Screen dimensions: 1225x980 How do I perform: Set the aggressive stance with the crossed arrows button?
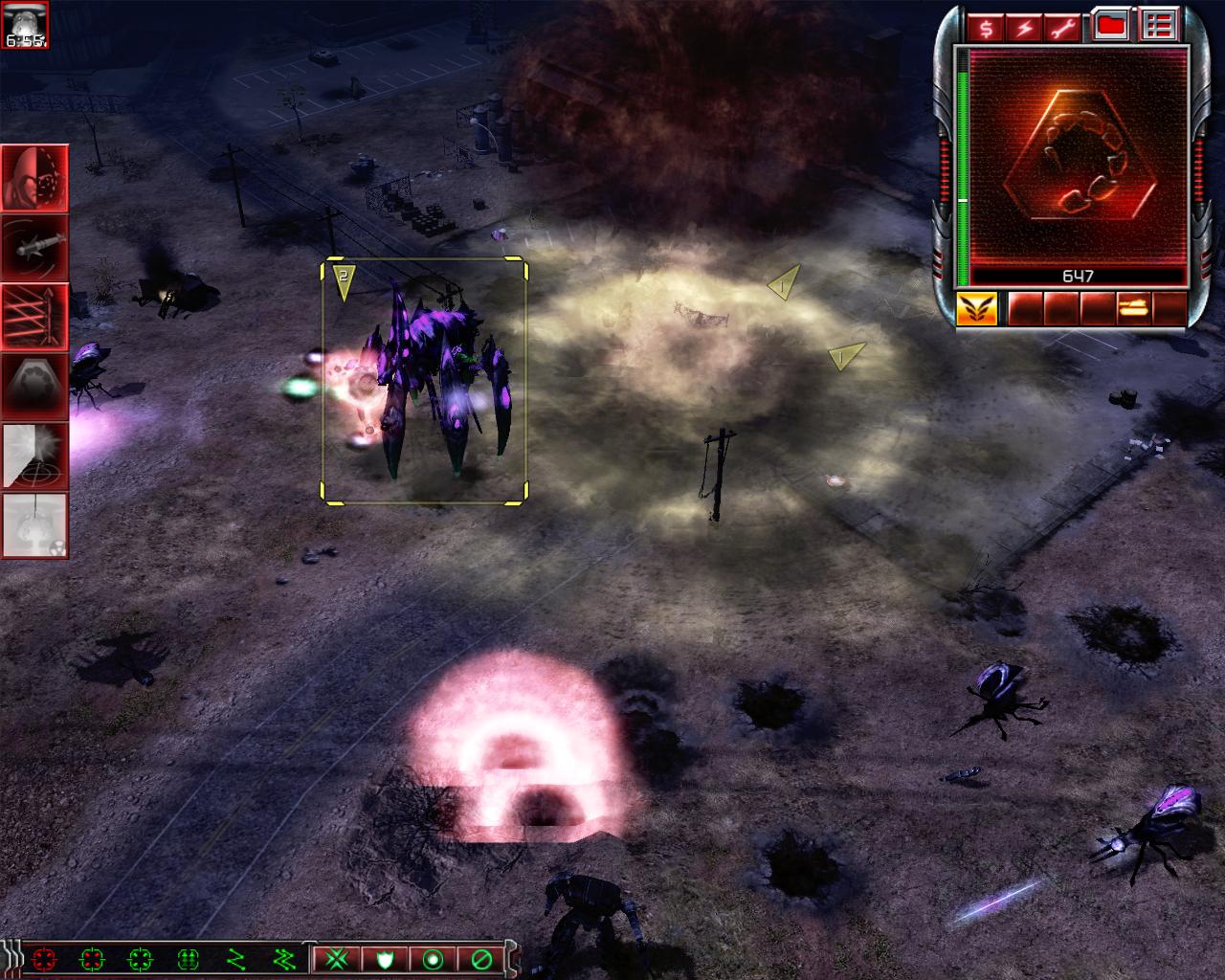[x=337, y=958]
